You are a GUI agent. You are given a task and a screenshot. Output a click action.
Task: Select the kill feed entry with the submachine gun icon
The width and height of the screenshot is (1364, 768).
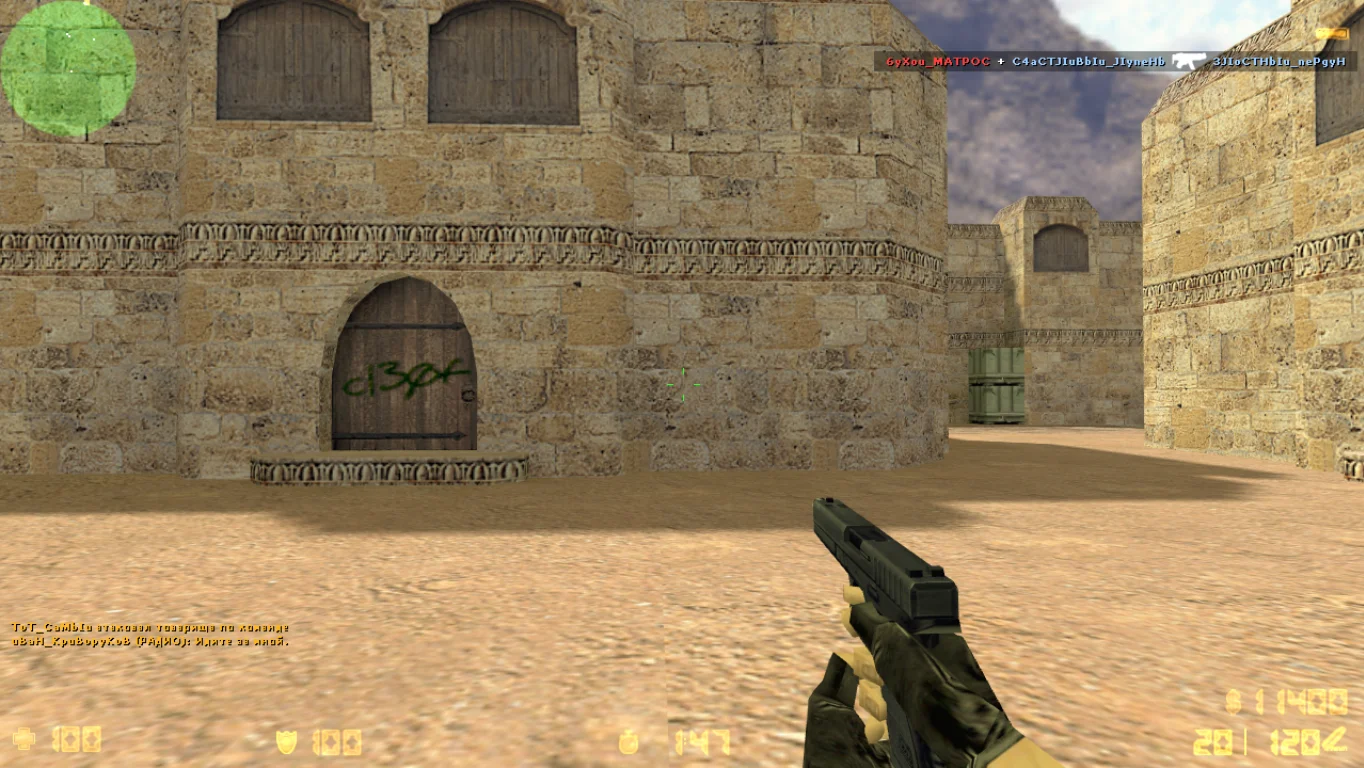(1115, 62)
